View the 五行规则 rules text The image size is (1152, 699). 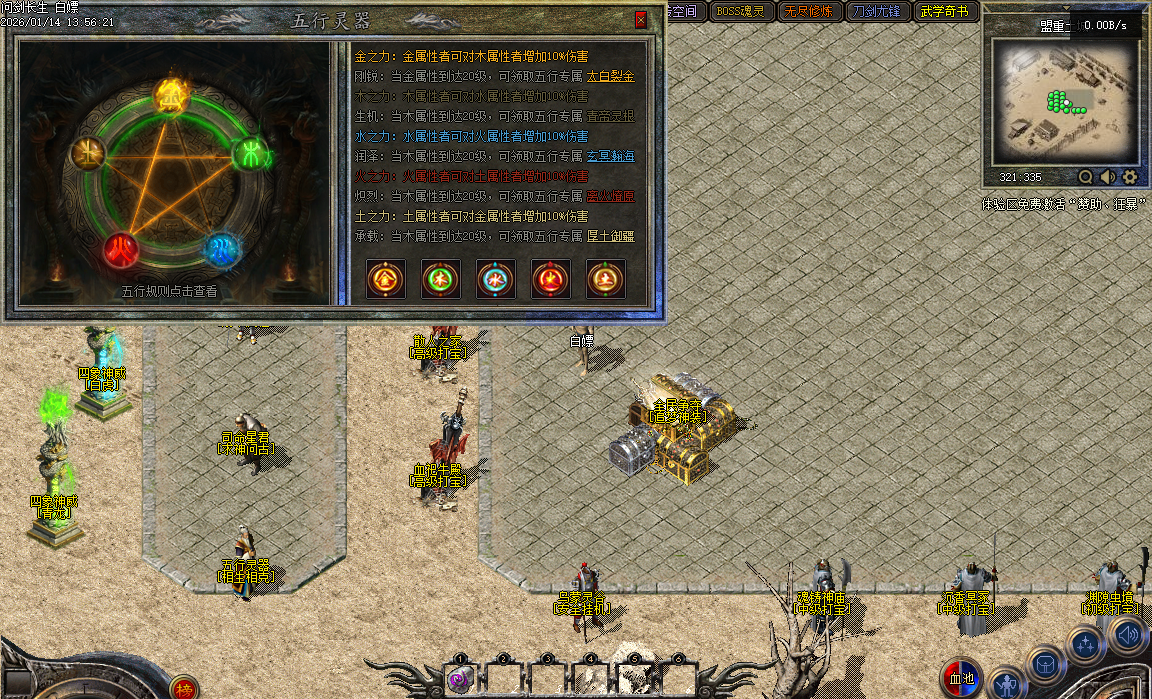point(169,292)
